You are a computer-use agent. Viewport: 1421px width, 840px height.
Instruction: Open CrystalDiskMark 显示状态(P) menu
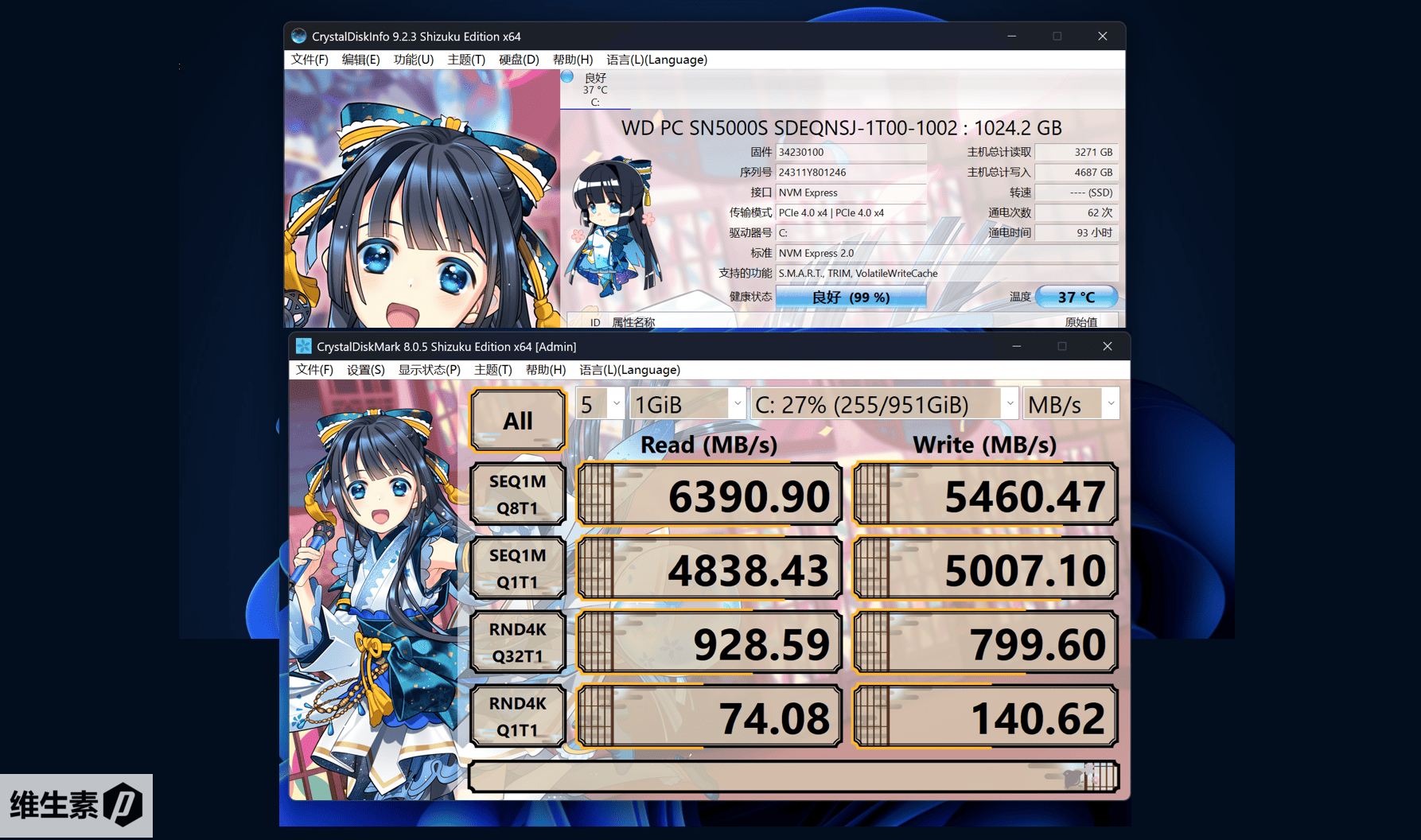coord(429,370)
